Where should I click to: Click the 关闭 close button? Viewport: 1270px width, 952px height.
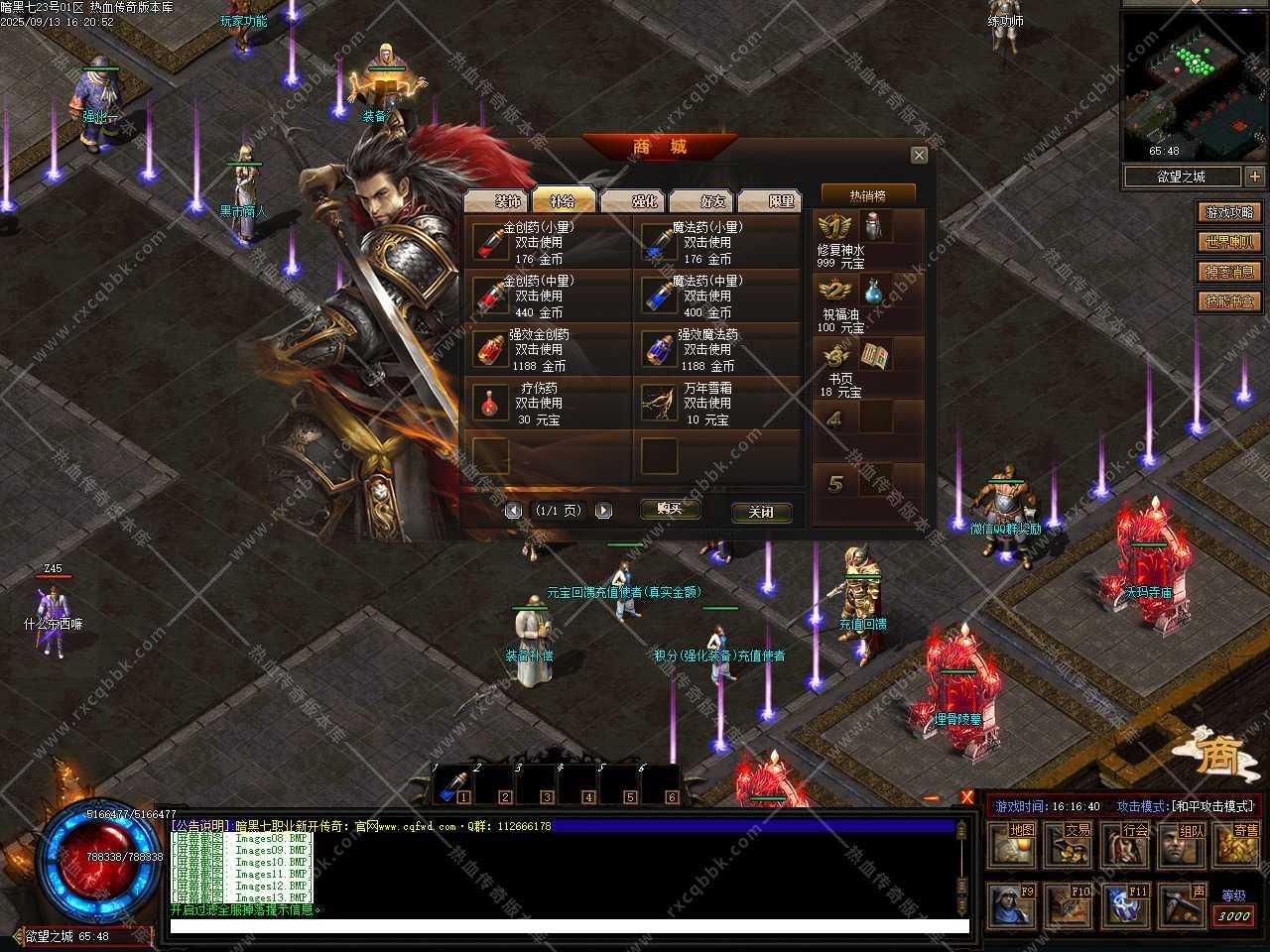761,512
